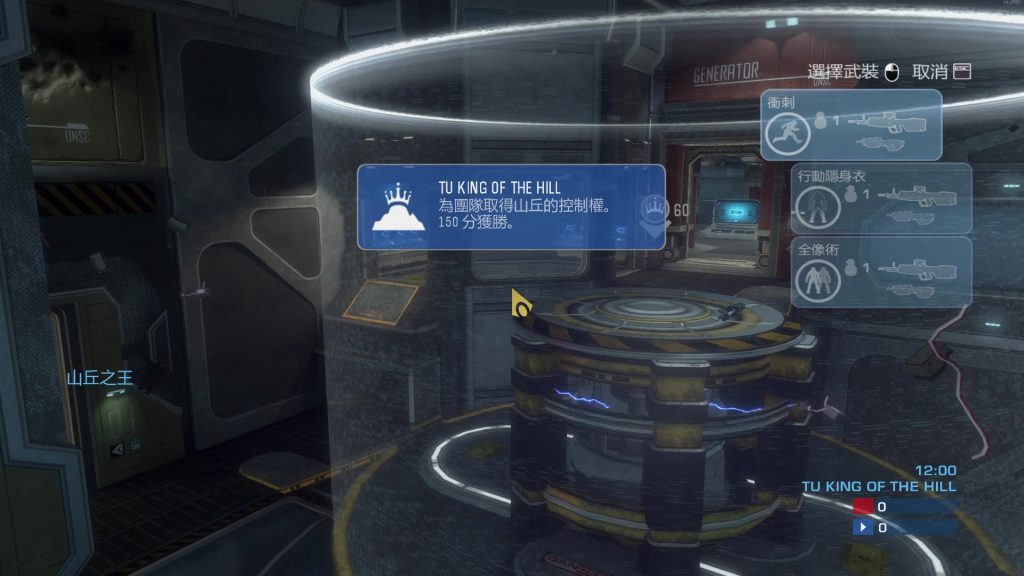
Task: Pick the 全像術 hologram loadout
Action: point(881,271)
